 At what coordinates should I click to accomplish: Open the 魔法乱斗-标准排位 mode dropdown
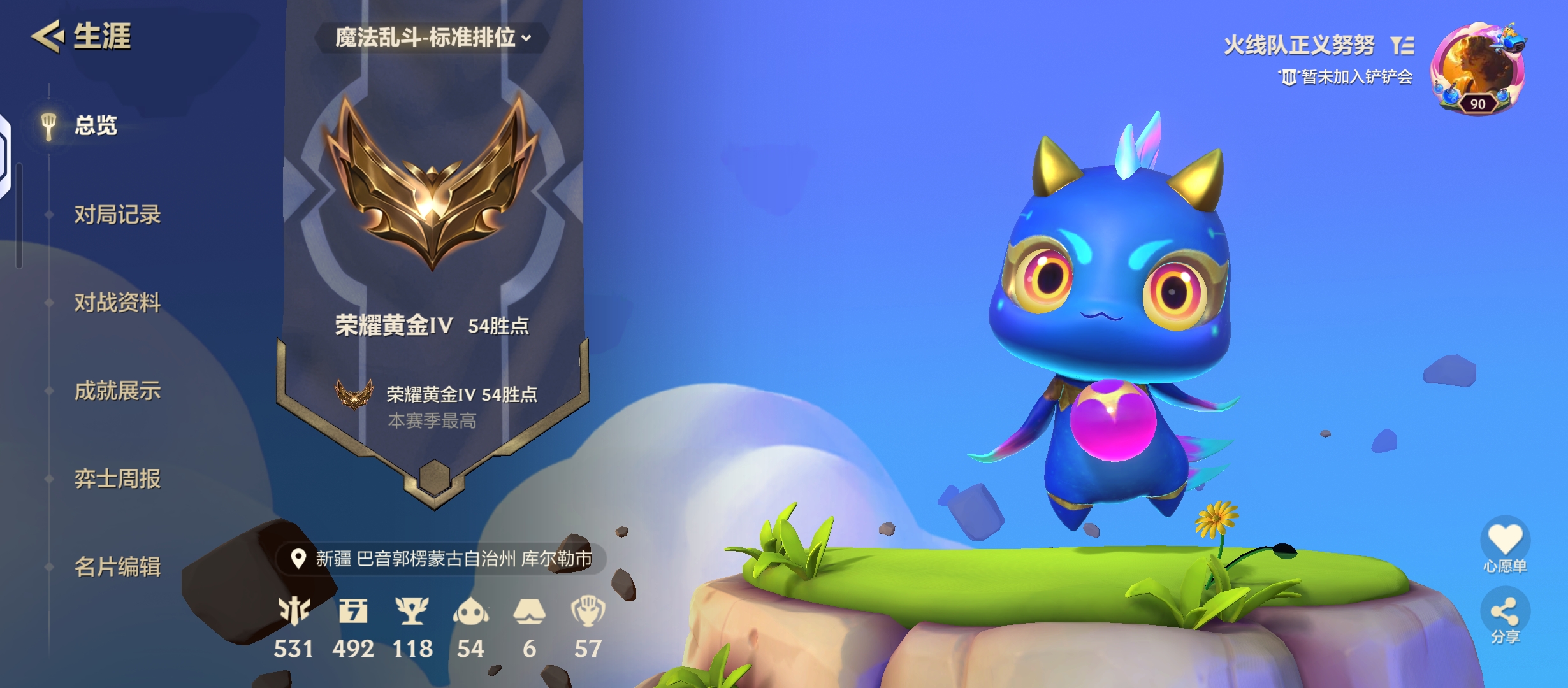pyautogui.click(x=431, y=39)
